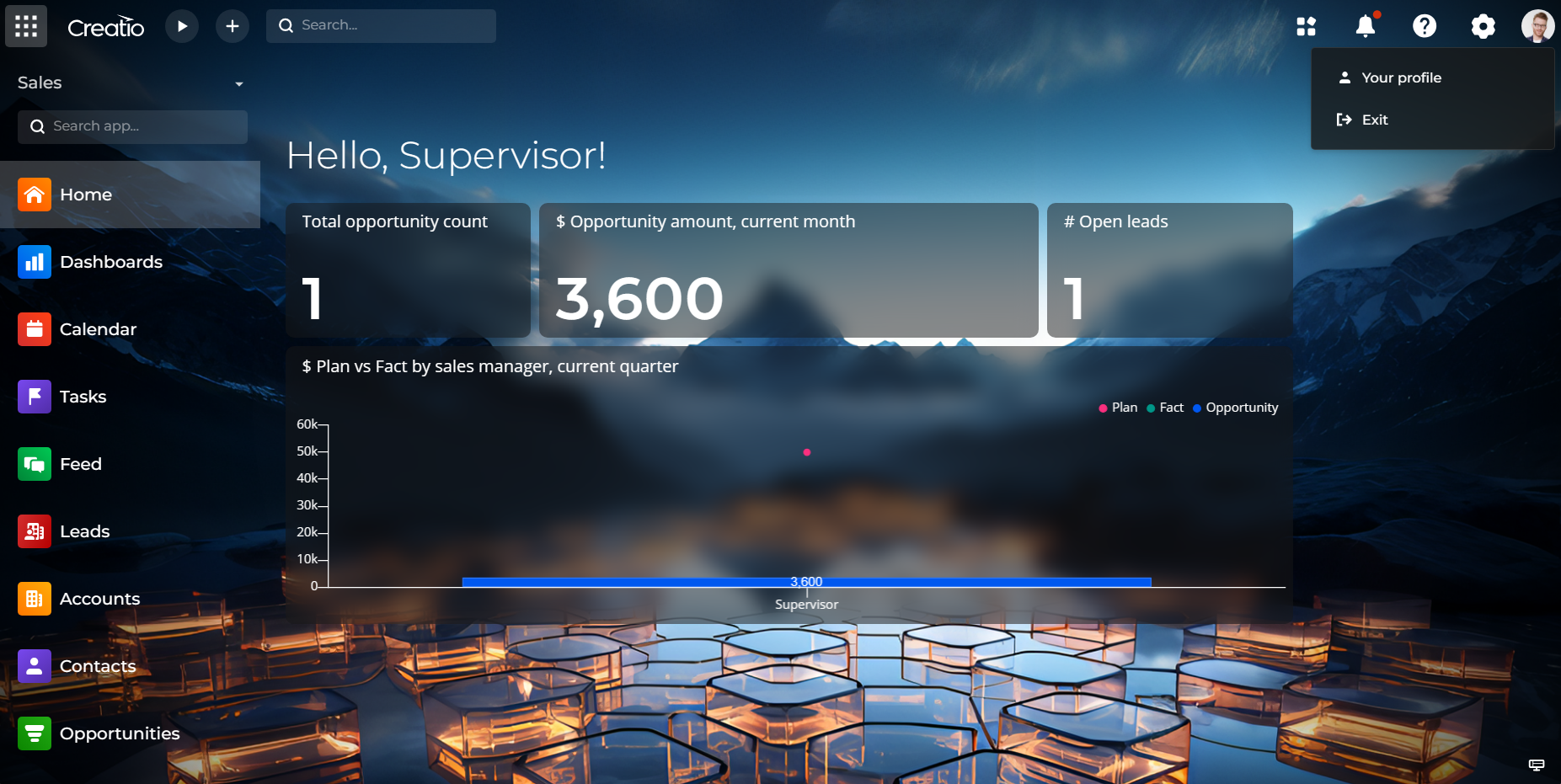Open the Feed section
1561x784 pixels.
(80, 464)
